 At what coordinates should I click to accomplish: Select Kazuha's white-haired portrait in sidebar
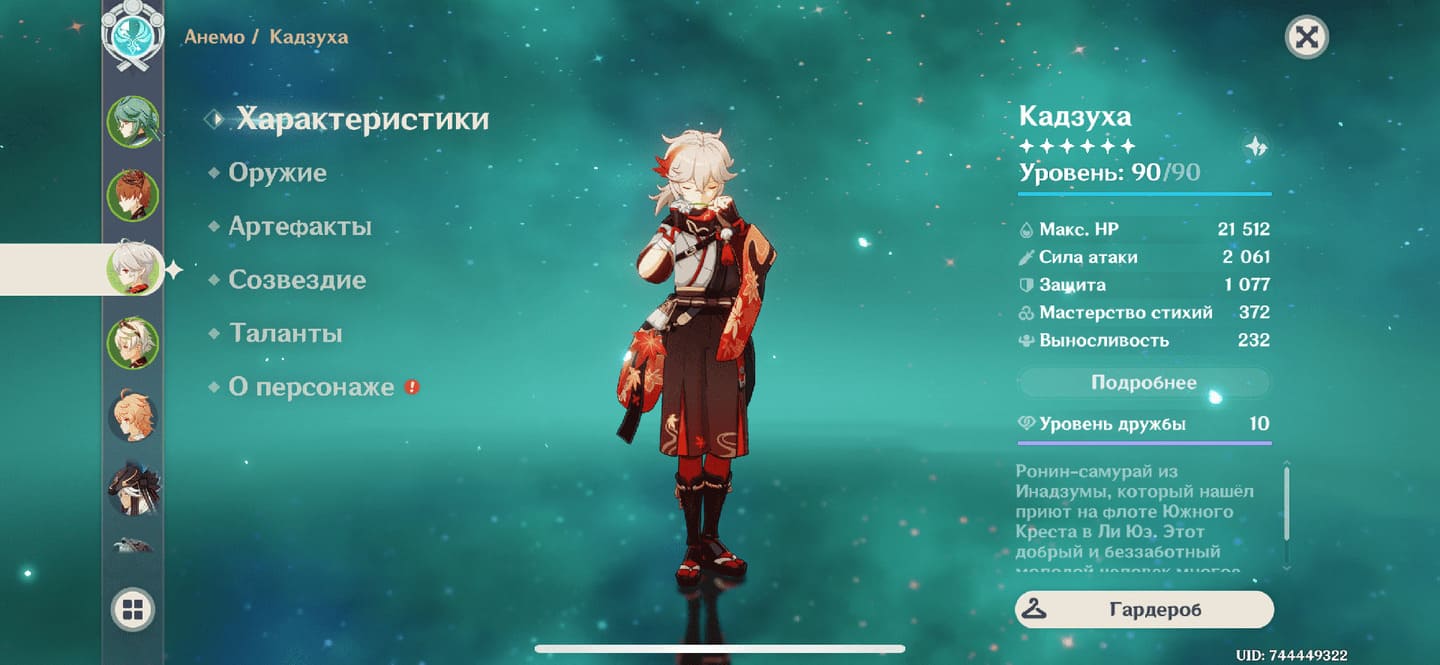(133, 268)
